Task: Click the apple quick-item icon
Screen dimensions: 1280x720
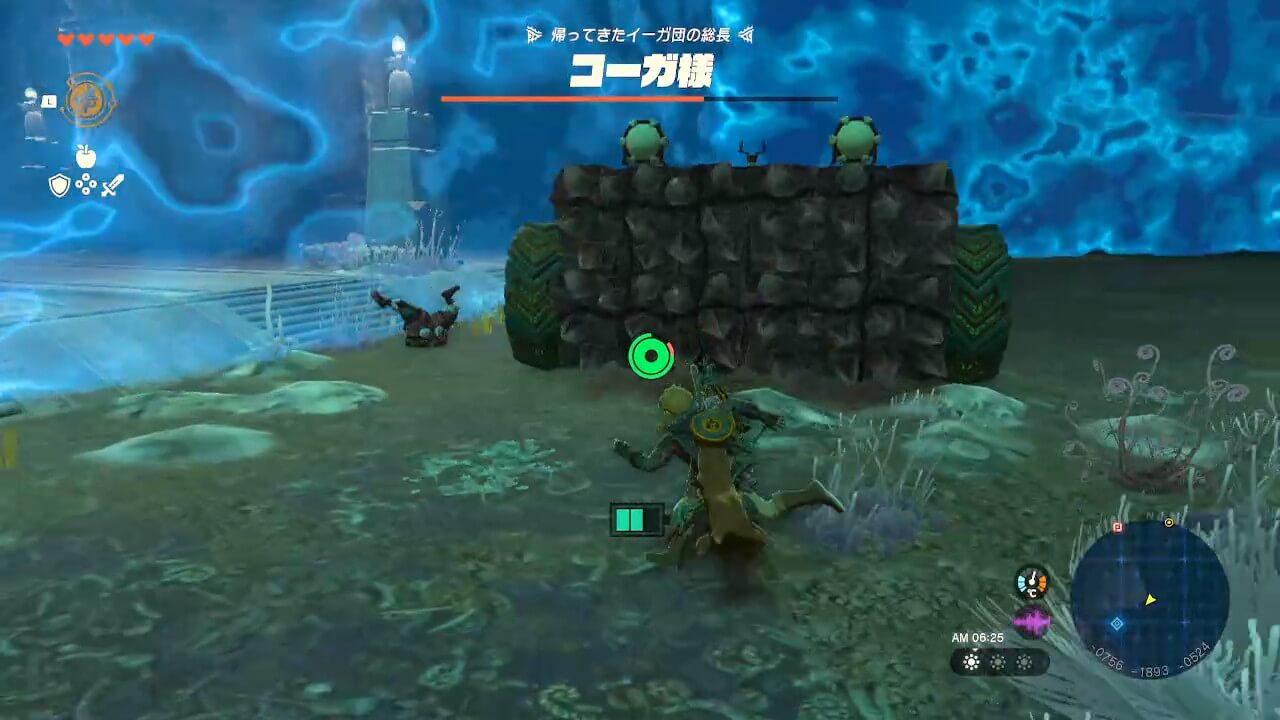Action: (85, 156)
